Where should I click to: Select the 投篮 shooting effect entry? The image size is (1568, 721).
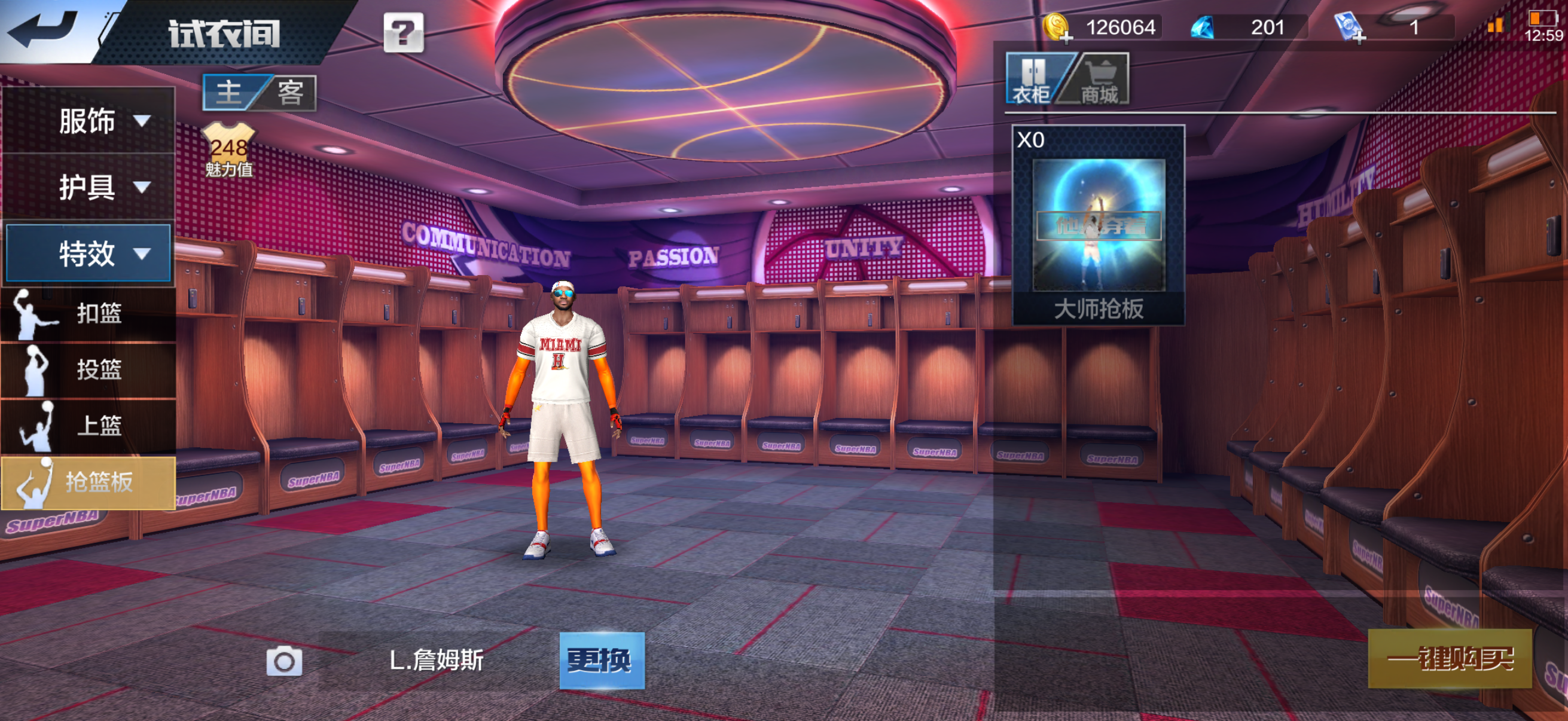(x=89, y=369)
